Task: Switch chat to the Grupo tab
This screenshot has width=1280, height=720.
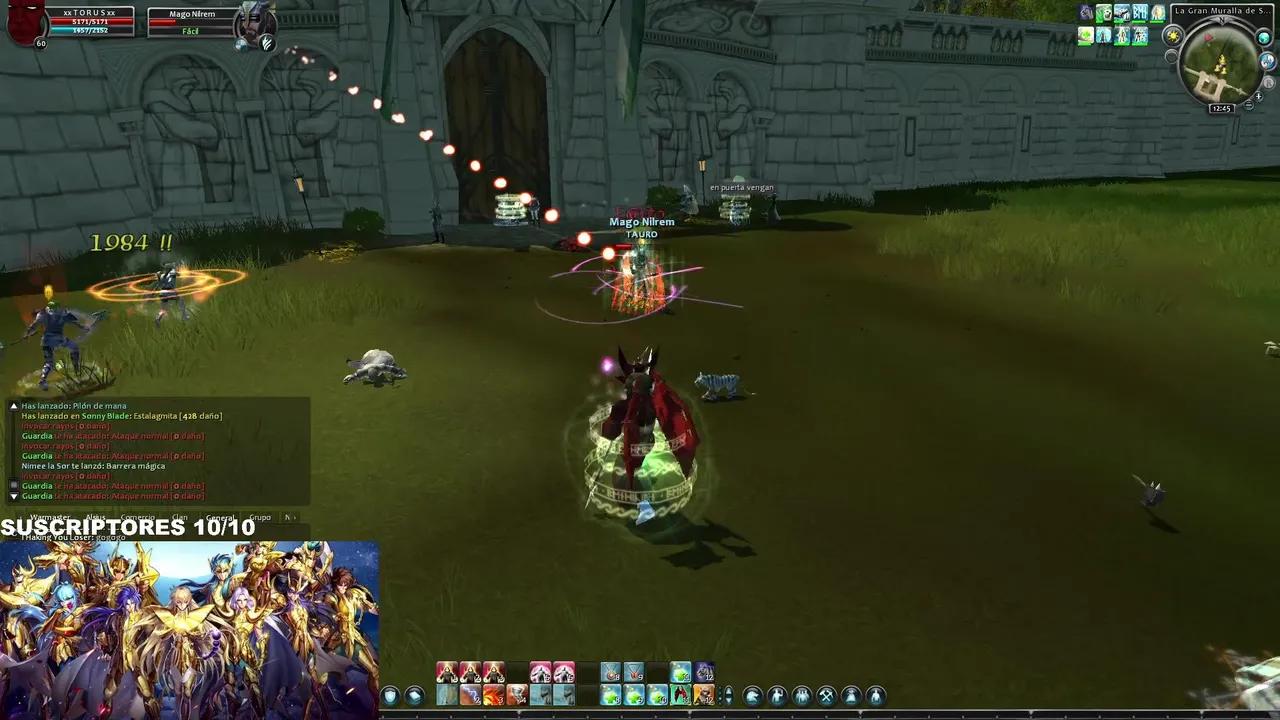Action: [260, 518]
